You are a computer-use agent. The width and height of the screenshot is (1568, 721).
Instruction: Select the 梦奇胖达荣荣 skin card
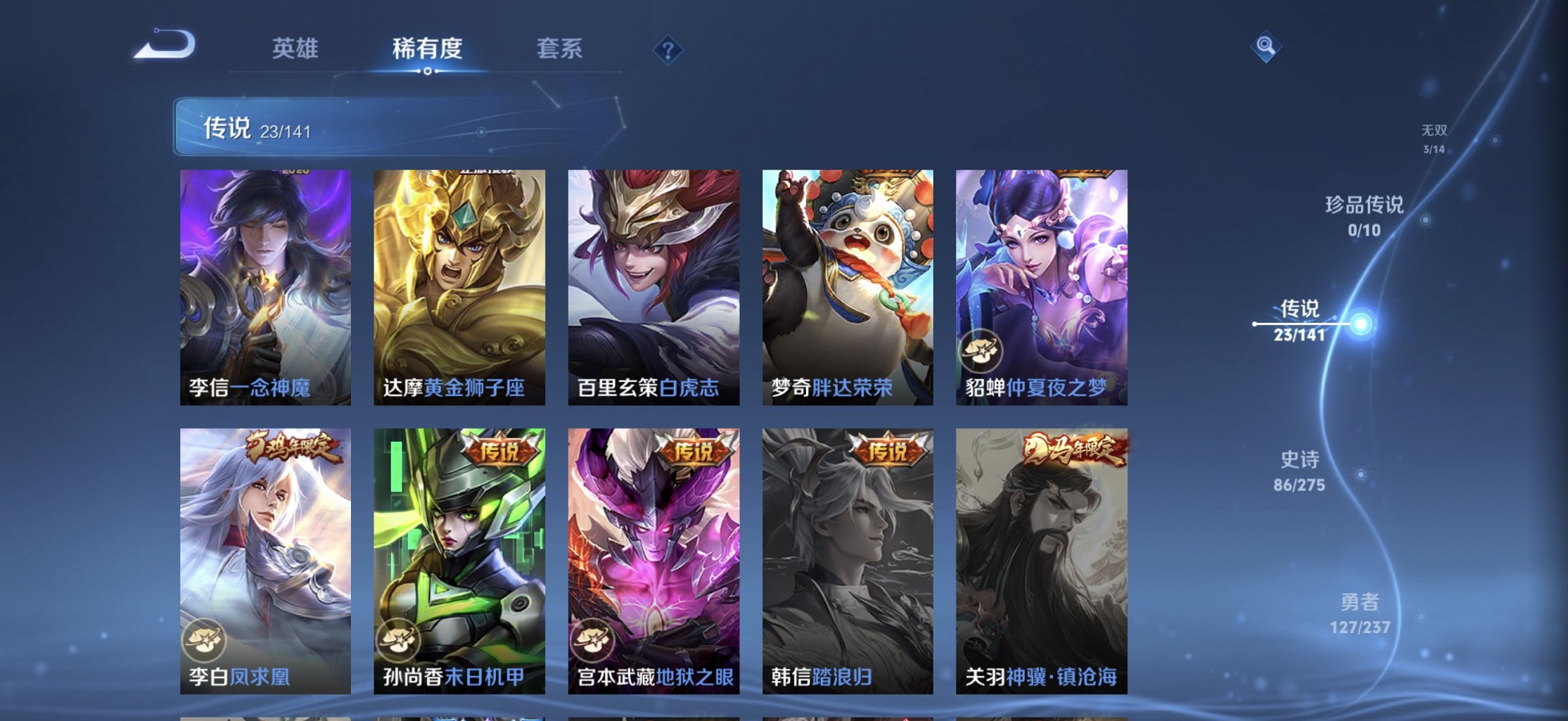click(847, 281)
